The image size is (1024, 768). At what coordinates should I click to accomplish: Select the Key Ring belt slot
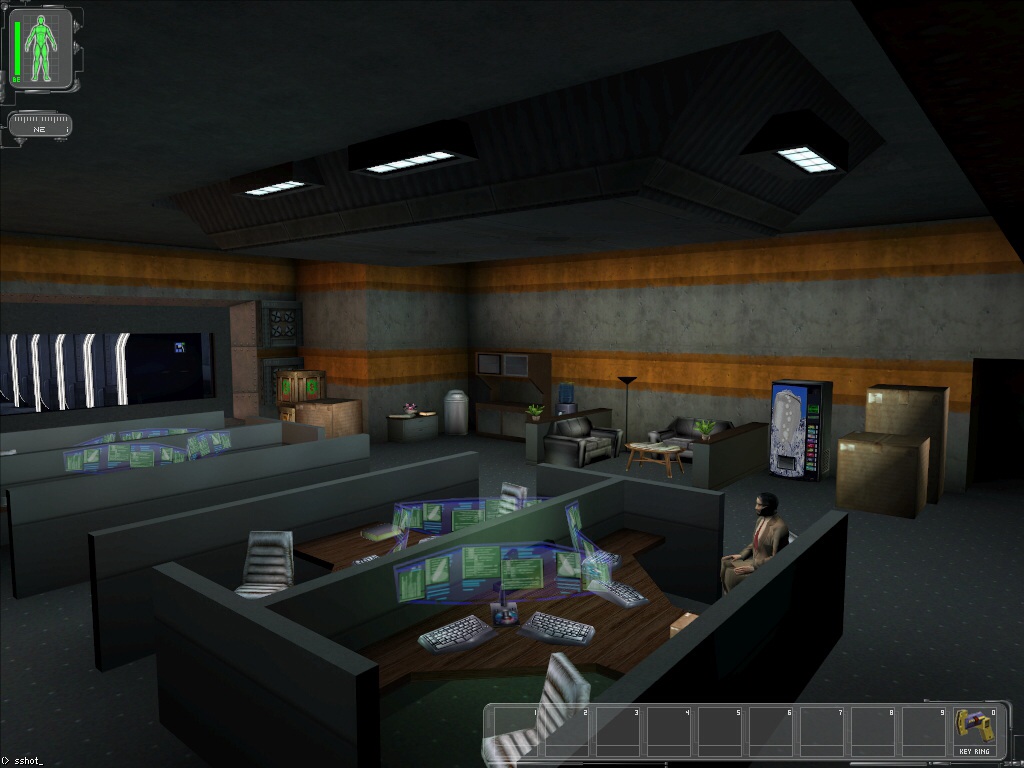pos(974,731)
